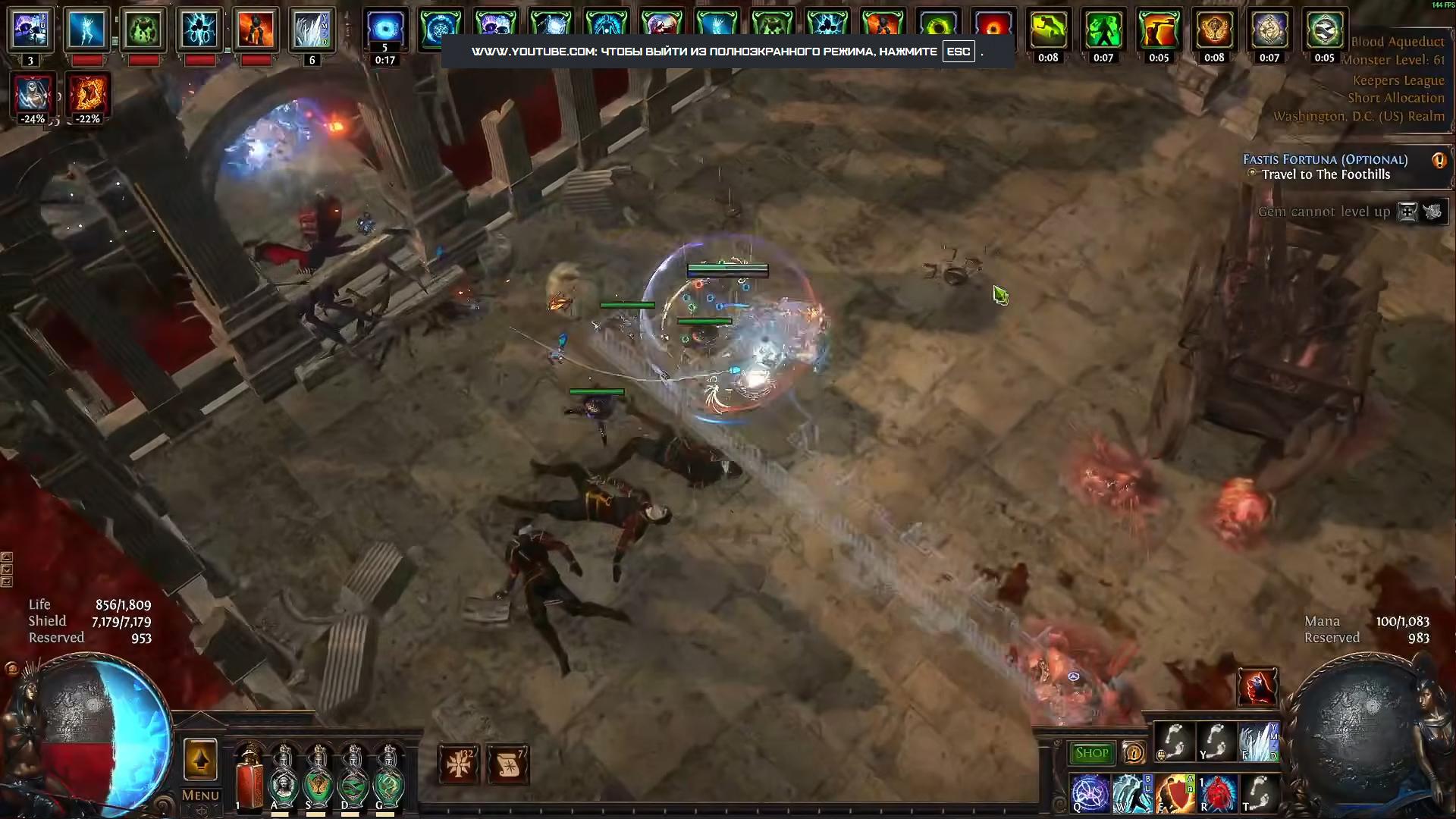
Task: Click the red fist skill icon above skillbar
Action: [x=1257, y=687]
